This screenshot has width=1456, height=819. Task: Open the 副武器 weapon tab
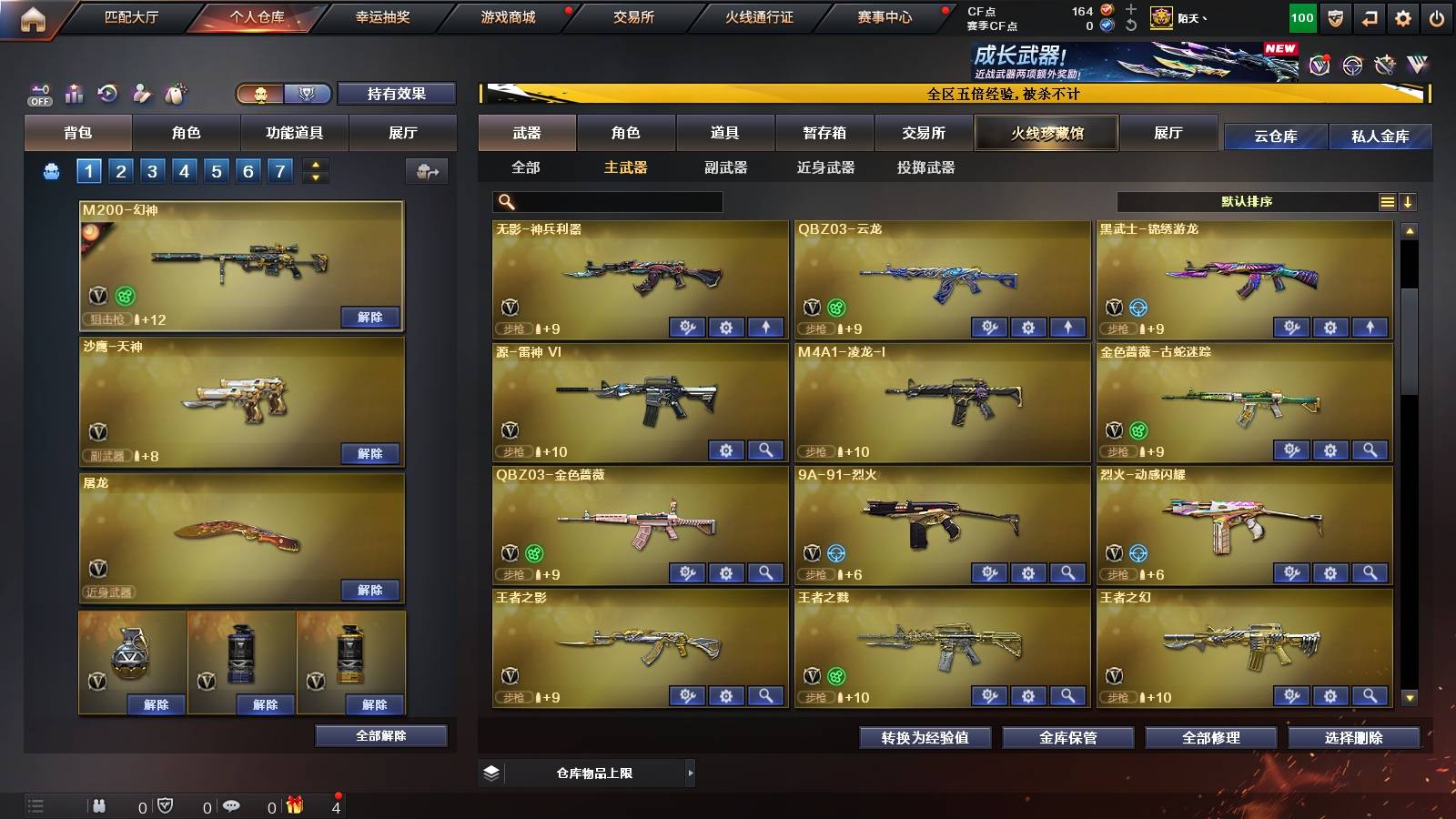point(725,168)
